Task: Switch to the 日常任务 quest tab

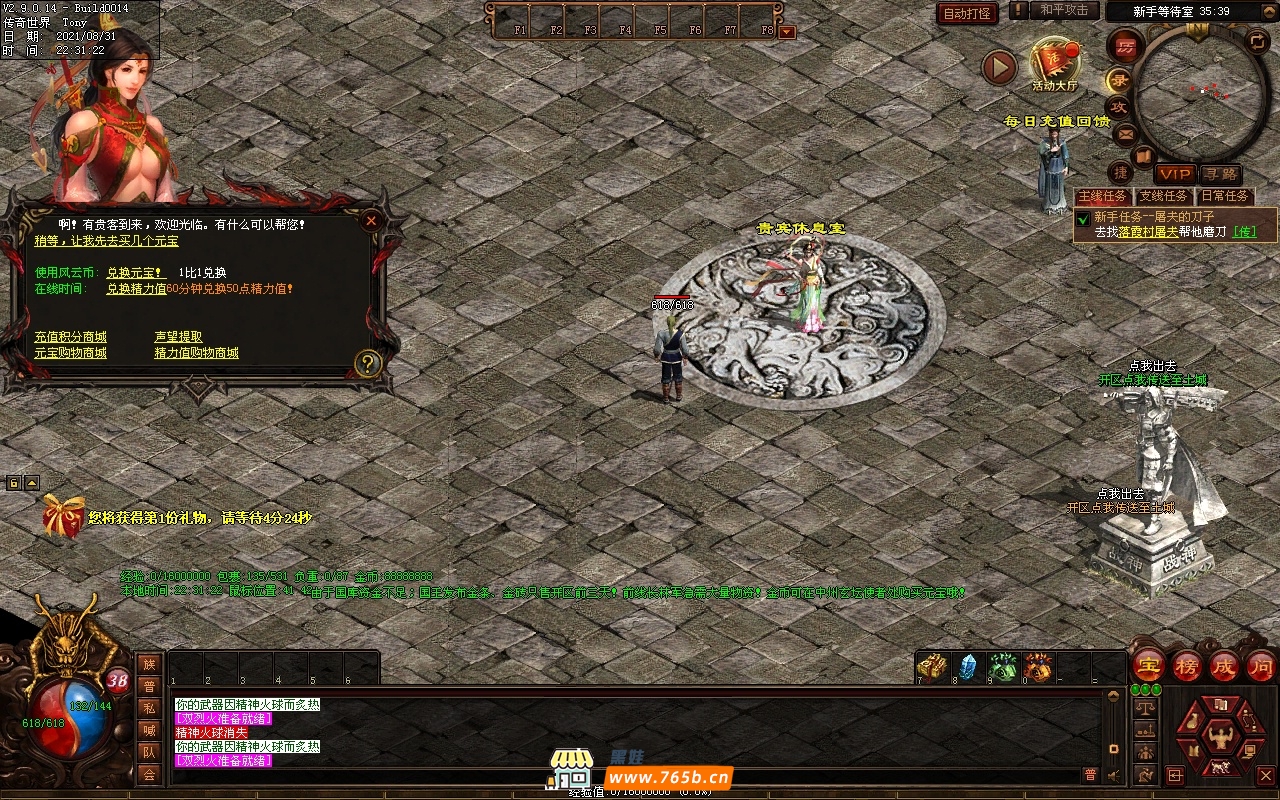Action: point(1225,196)
